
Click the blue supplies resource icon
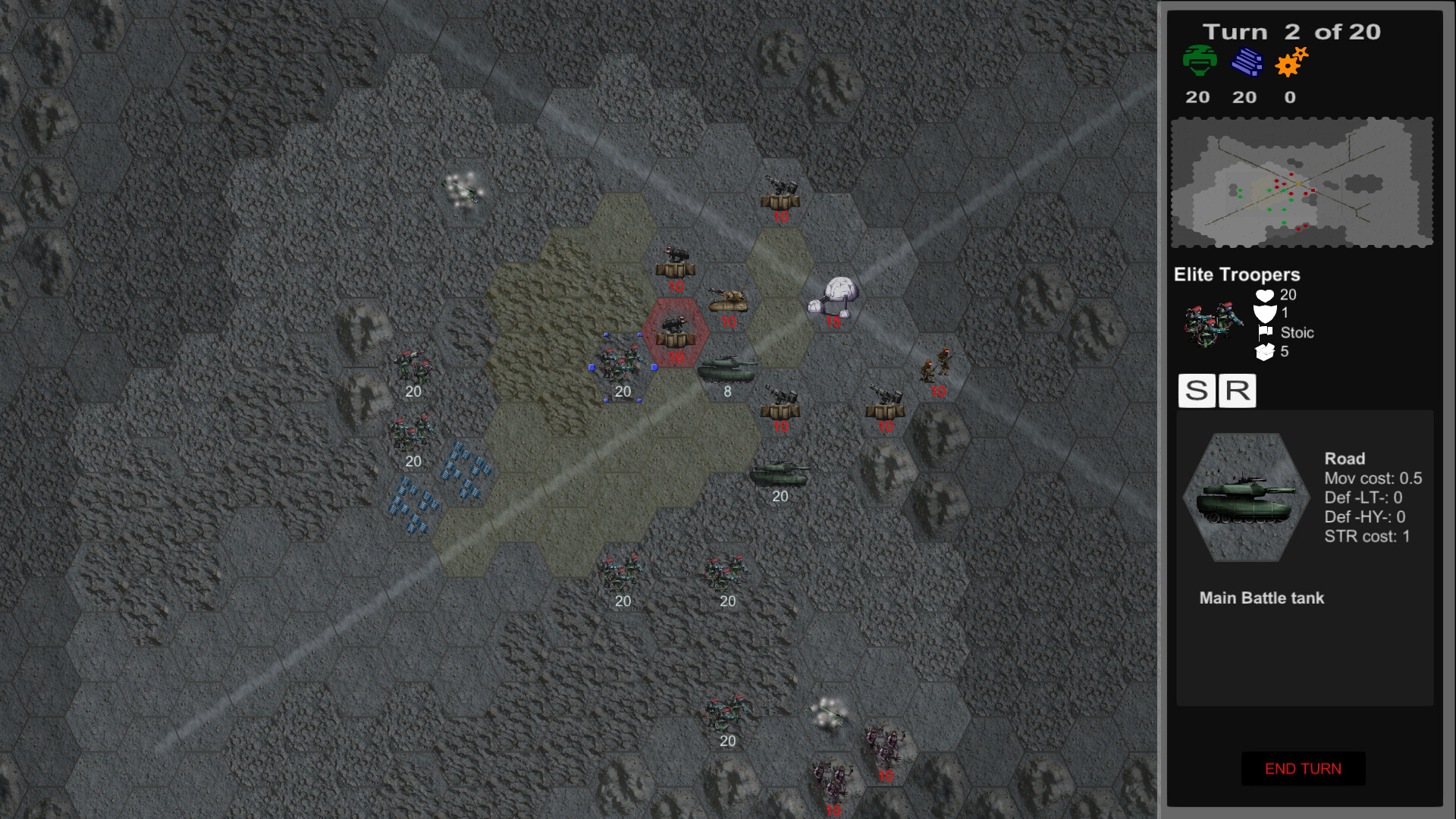pyautogui.click(x=1247, y=62)
